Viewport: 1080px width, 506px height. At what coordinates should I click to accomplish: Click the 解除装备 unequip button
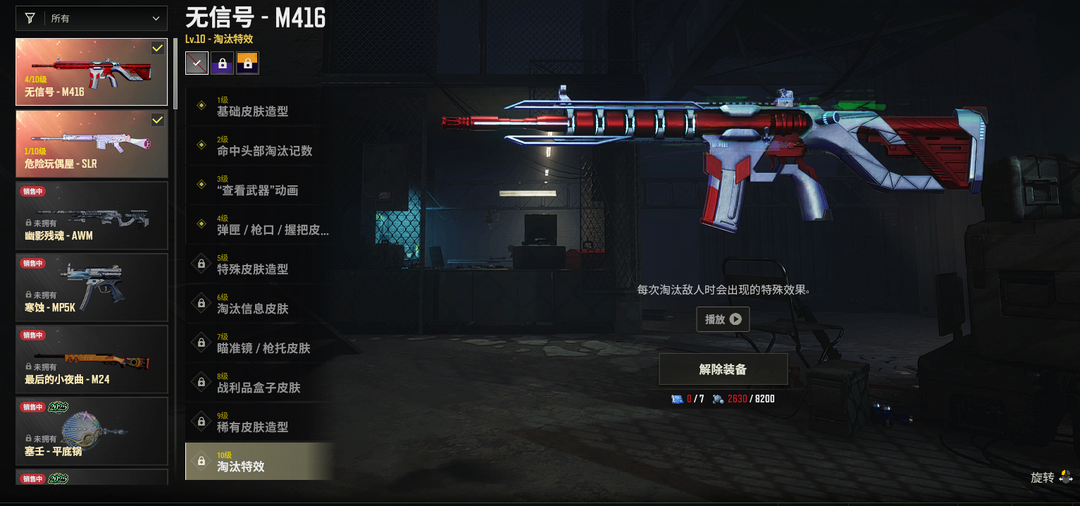(723, 369)
